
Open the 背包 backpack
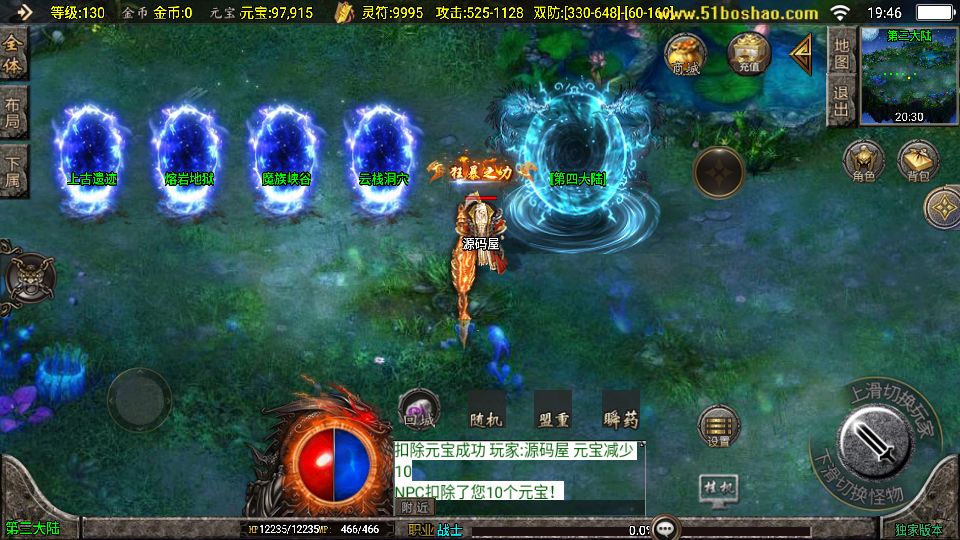coord(918,161)
